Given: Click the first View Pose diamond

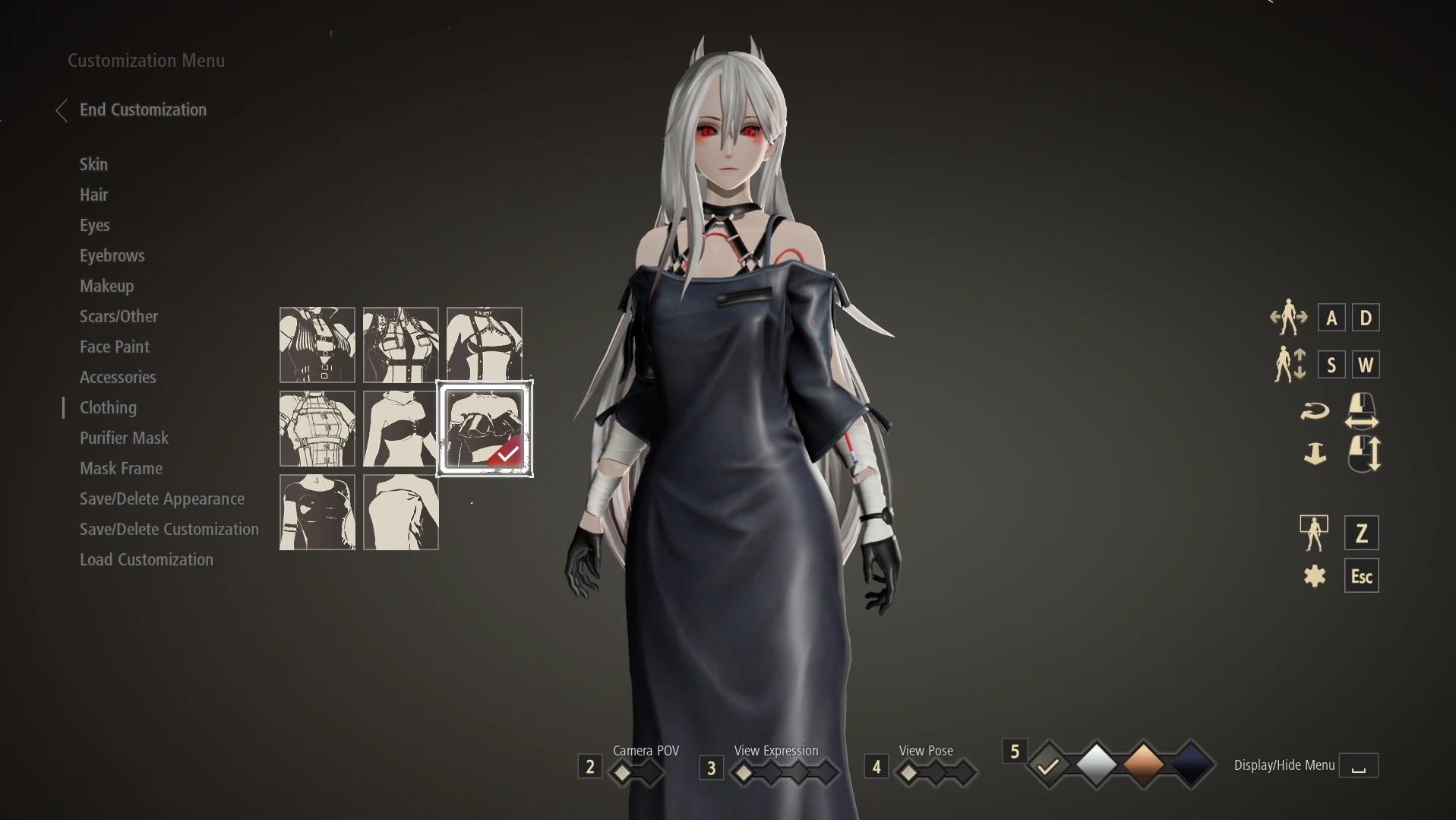Looking at the screenshot, I should tap(911, 771).
